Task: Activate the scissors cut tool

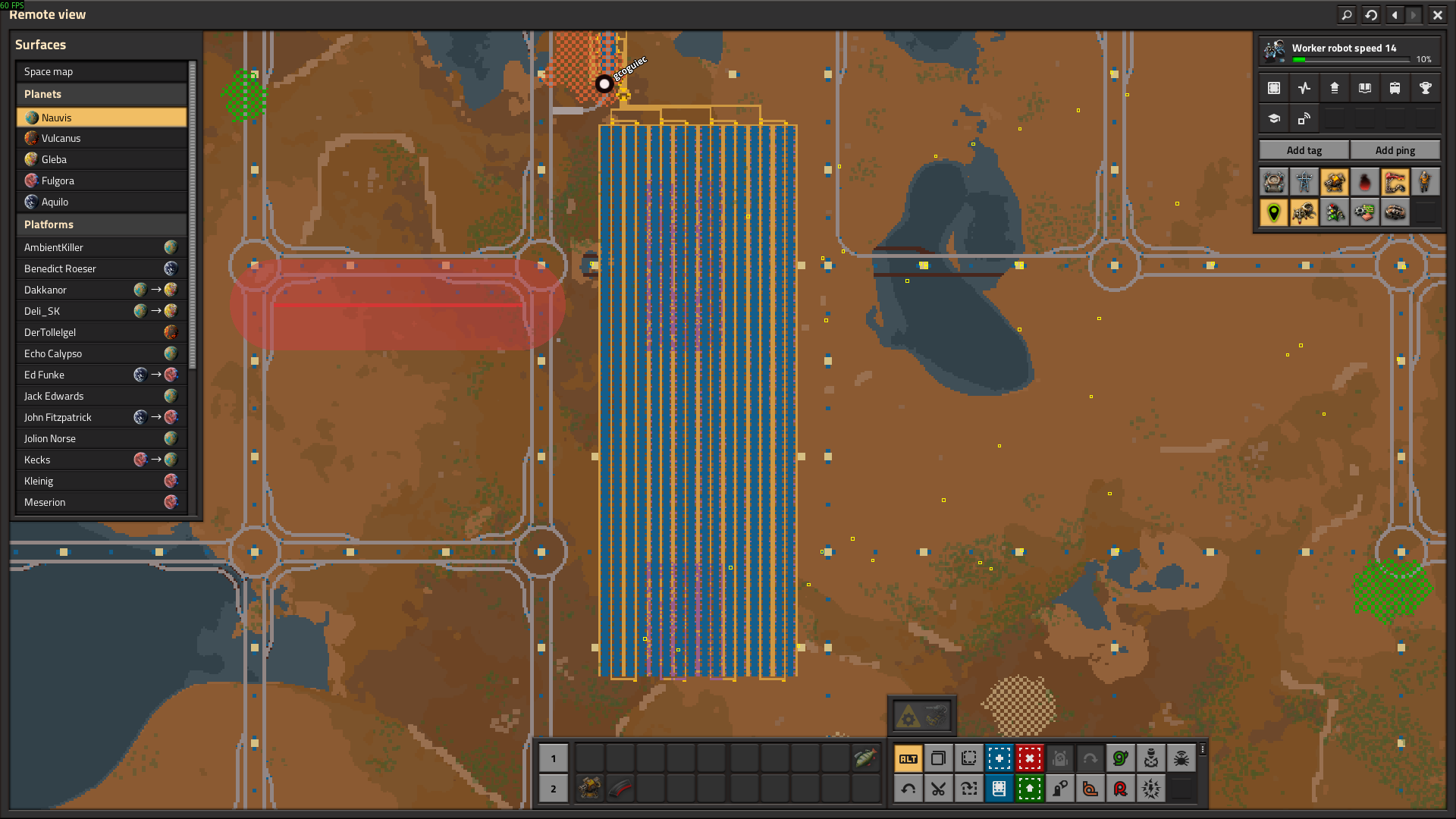Action: pos(938,789)
